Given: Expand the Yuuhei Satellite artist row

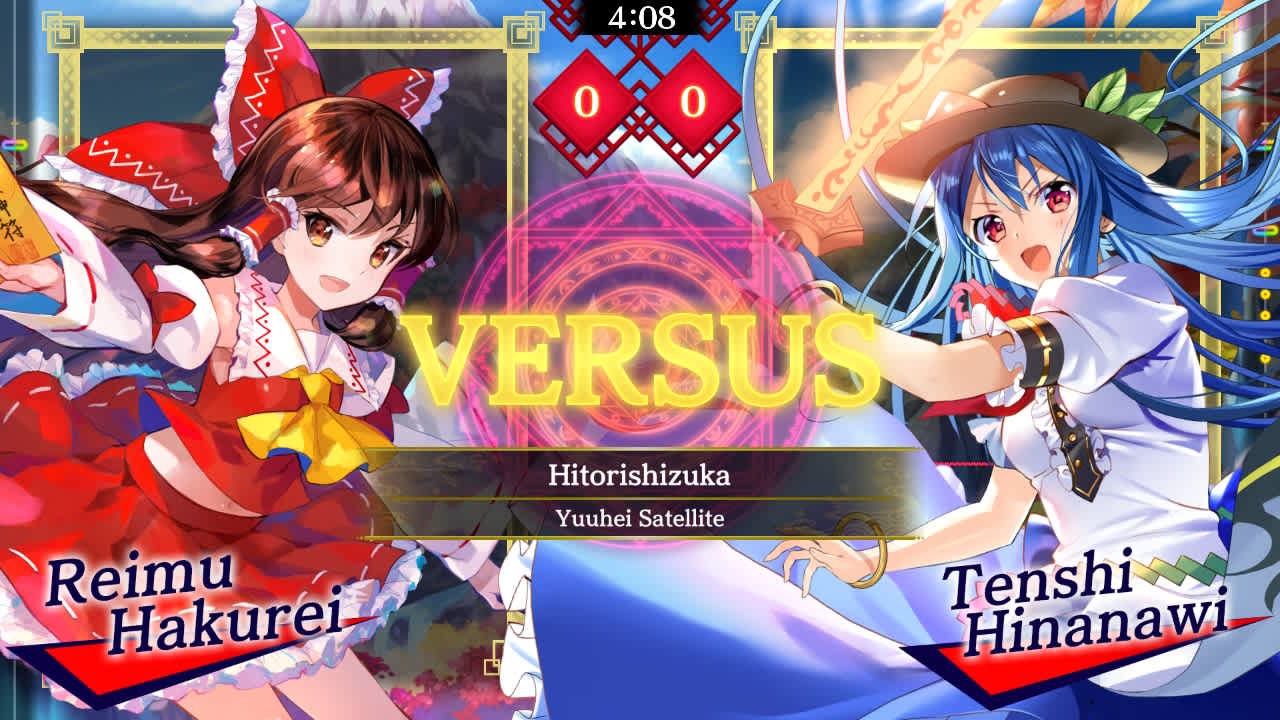Looking at the screenshot, I should tap(640, 519).
